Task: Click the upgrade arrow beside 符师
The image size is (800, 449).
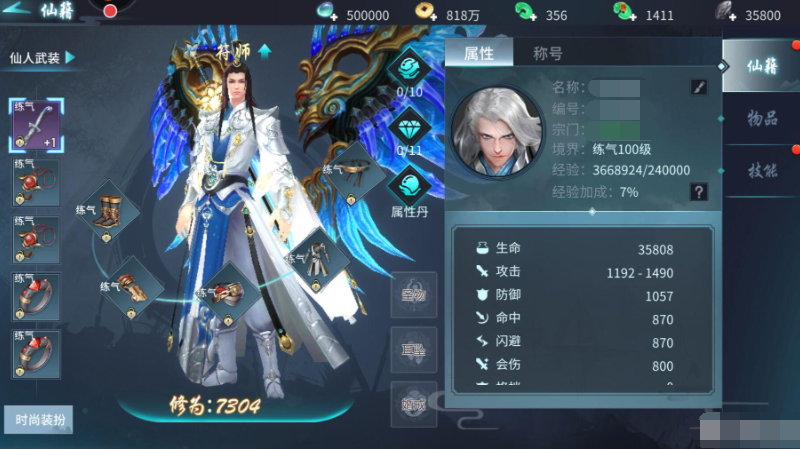Action: [265, 49]
